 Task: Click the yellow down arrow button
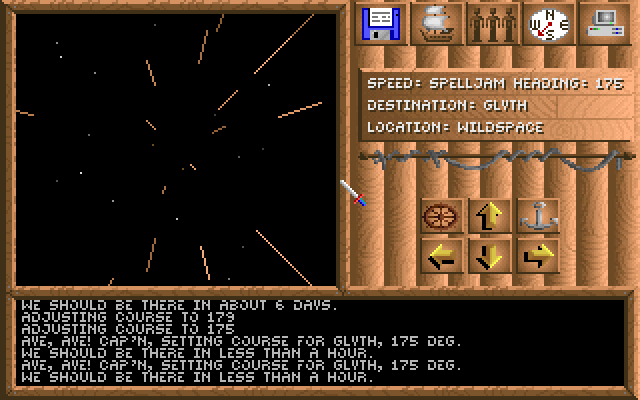coord(489,256)
